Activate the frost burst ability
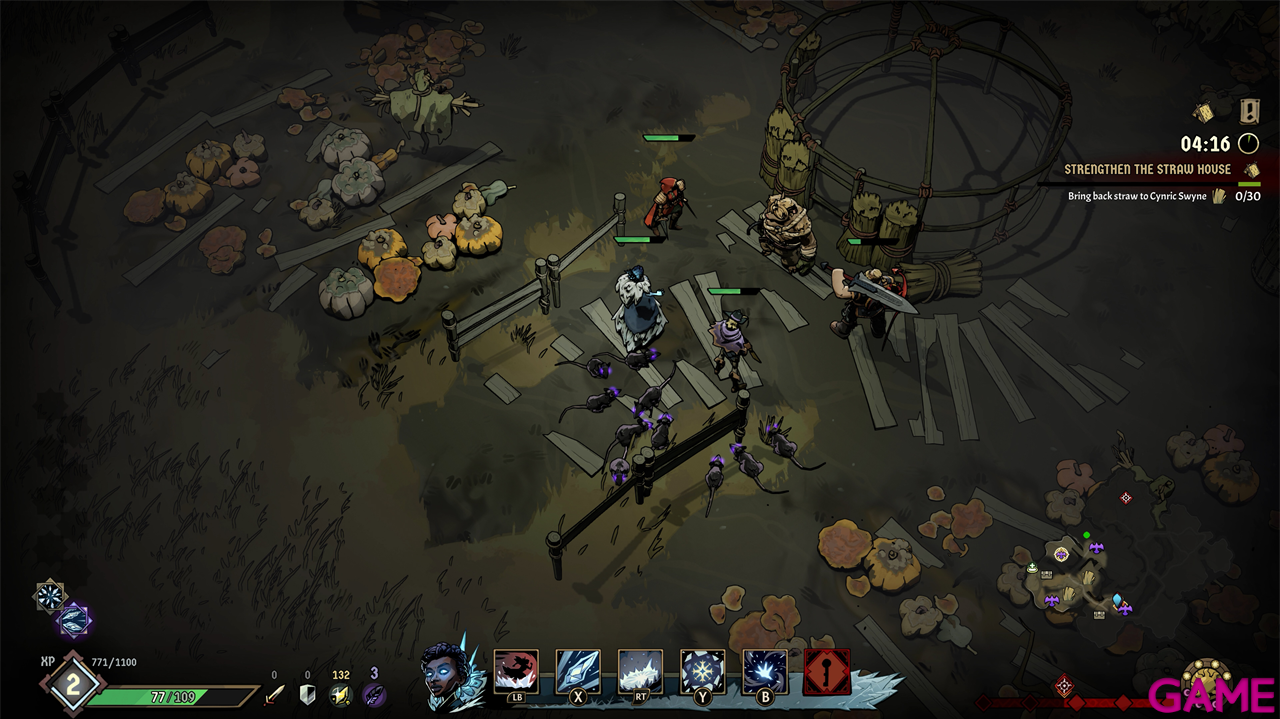 [x=764, y=671]
